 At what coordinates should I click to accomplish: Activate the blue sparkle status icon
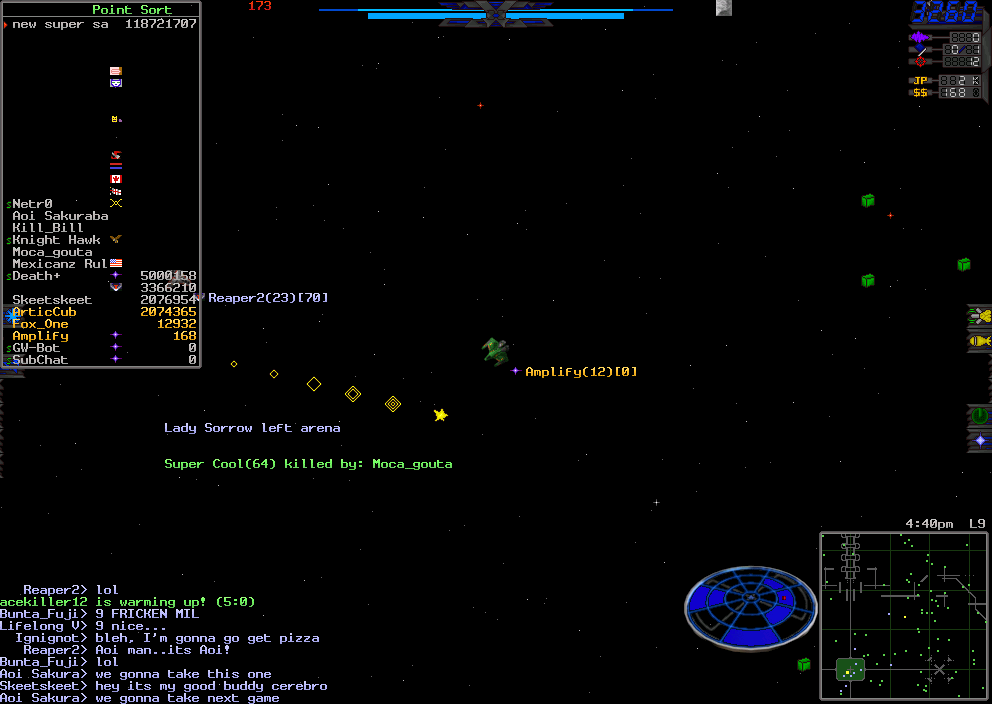coord(980,440)
